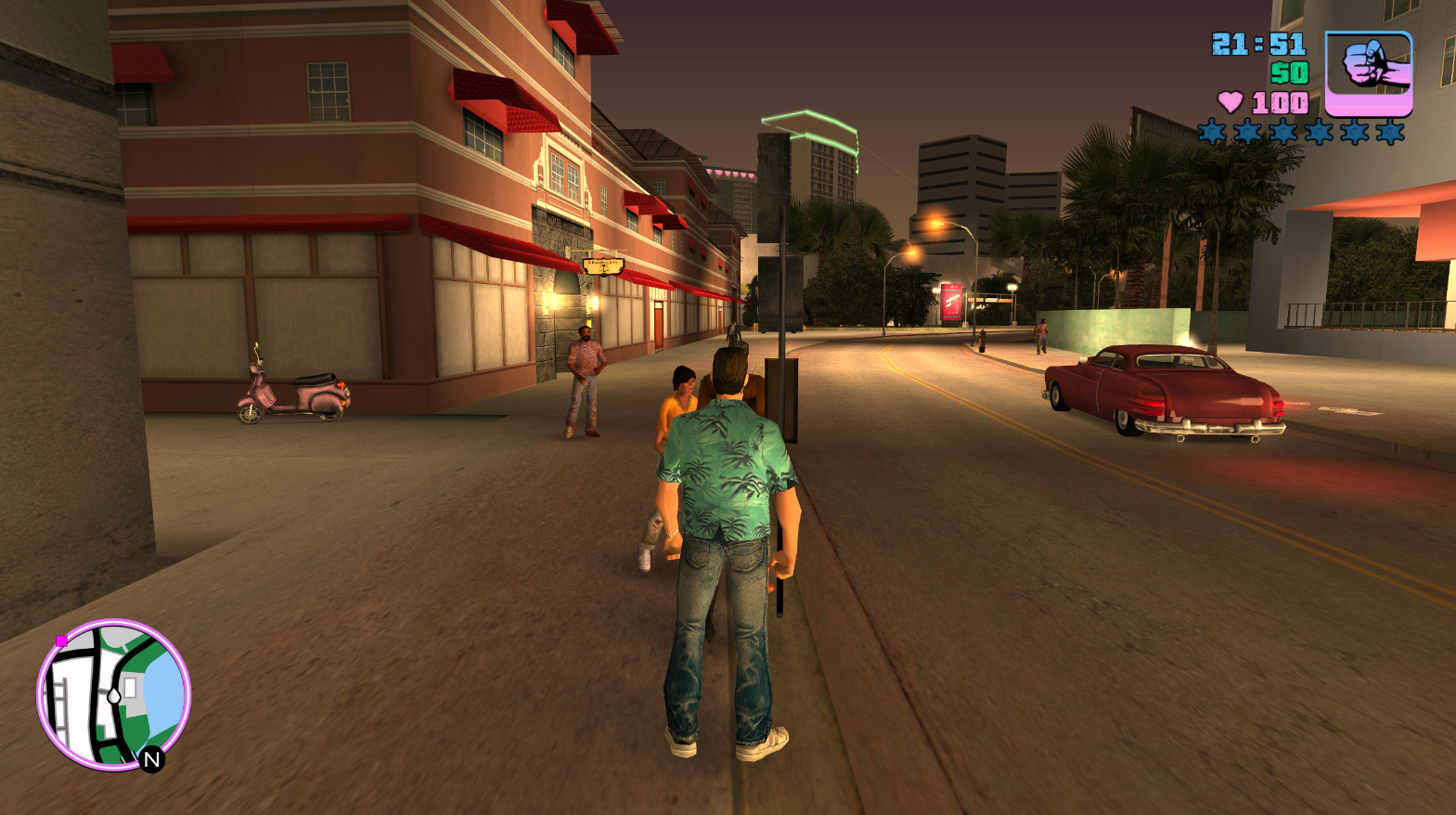Open the circular radar minimap
The height and width of the screenshot is (815, 1456).
(x=113, y=694)
